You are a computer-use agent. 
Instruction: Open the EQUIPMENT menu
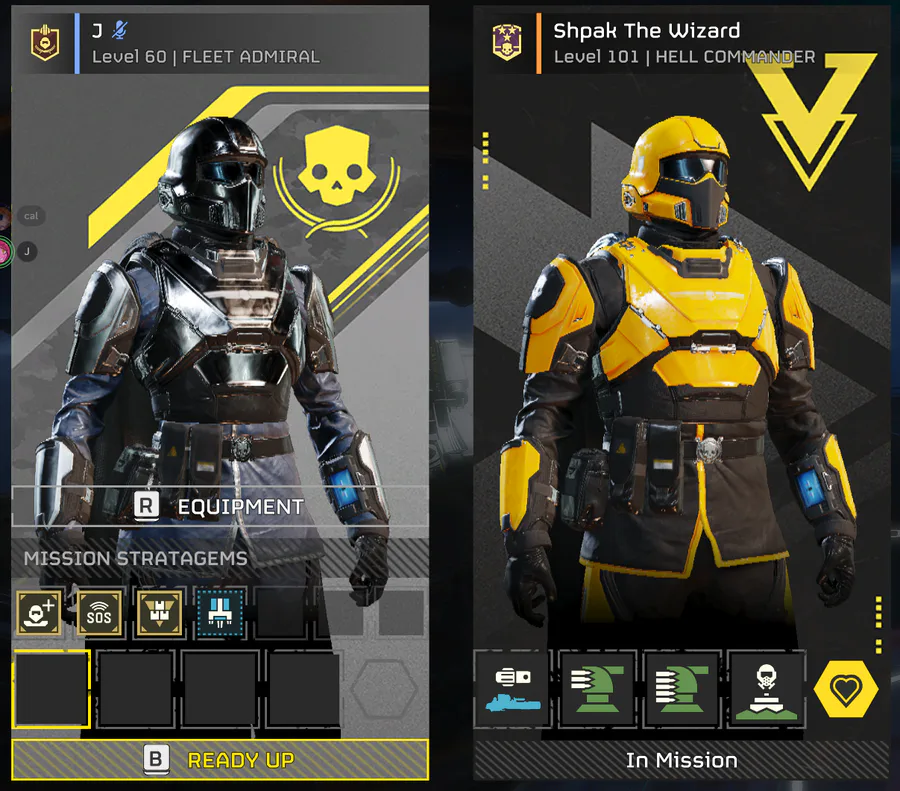pos(220,507)
